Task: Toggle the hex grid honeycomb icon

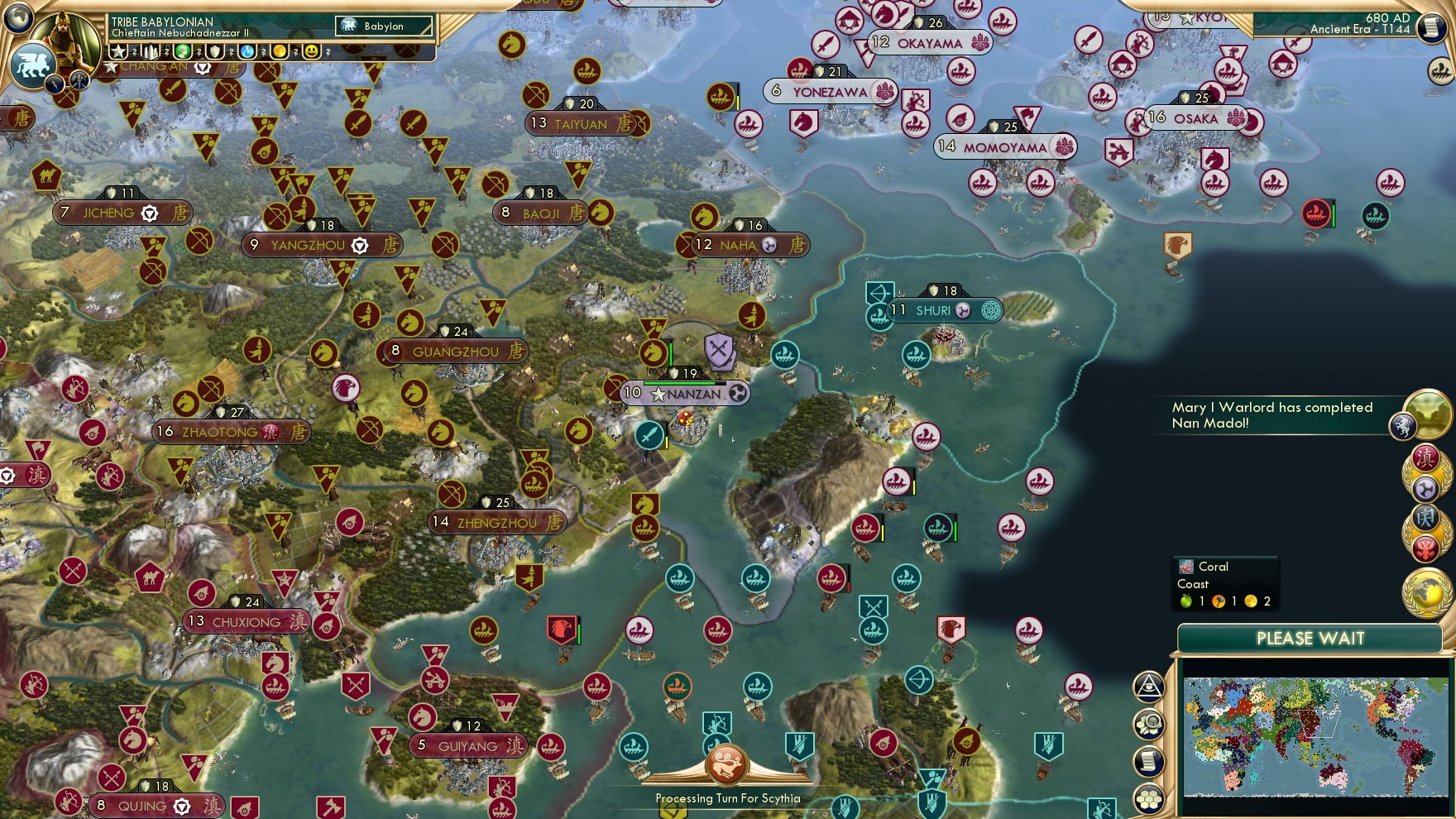Action: point(1149,797)
